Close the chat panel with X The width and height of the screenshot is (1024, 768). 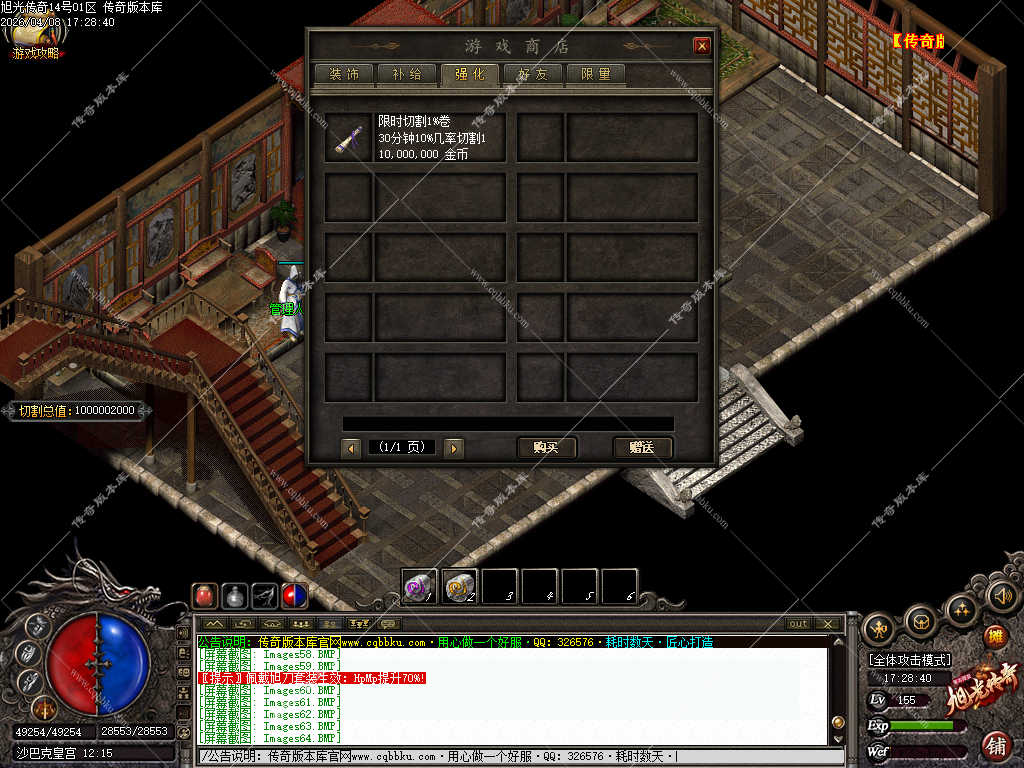pos(828,624)
